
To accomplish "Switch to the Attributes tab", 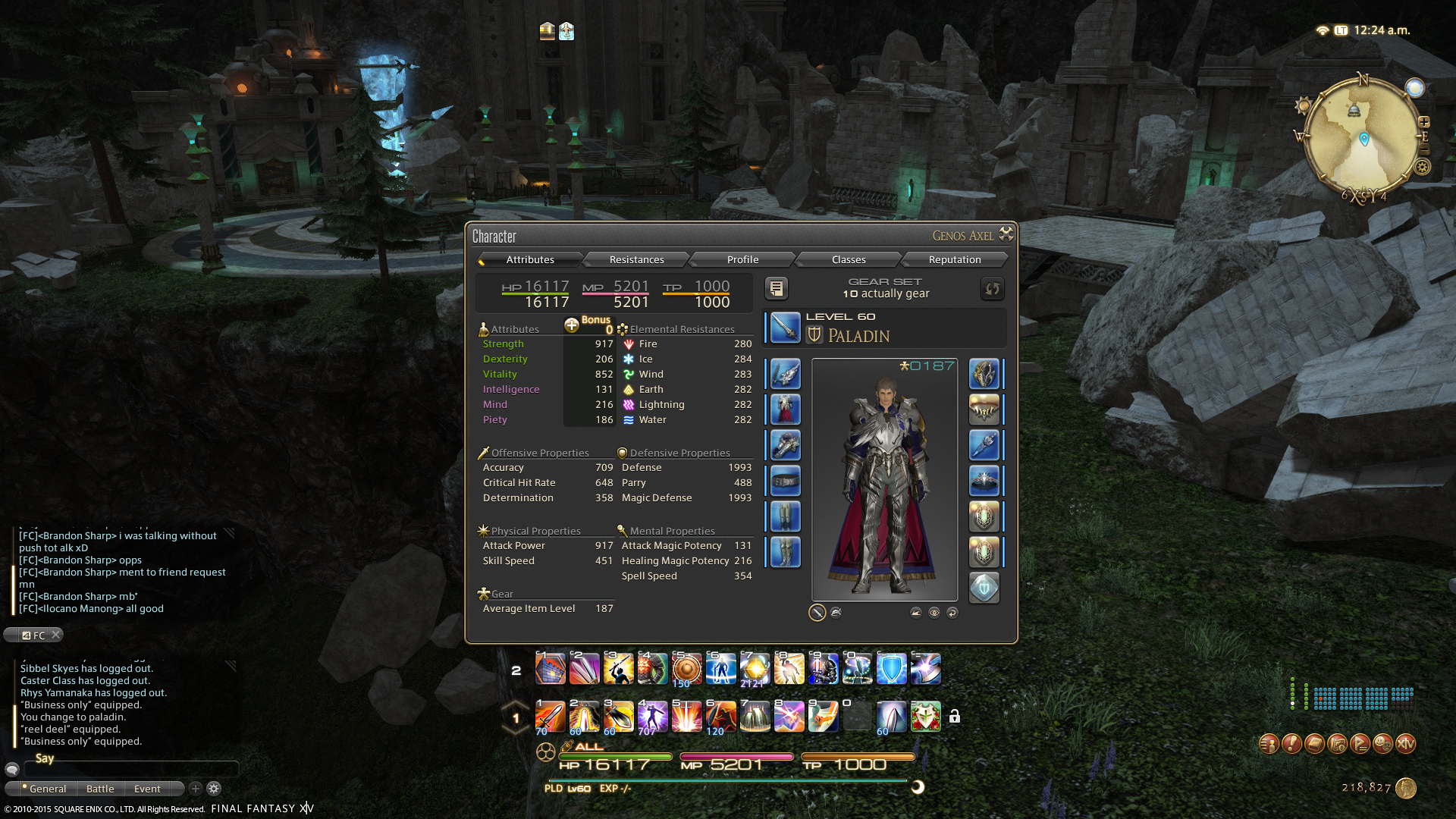I will click(530, 259).
